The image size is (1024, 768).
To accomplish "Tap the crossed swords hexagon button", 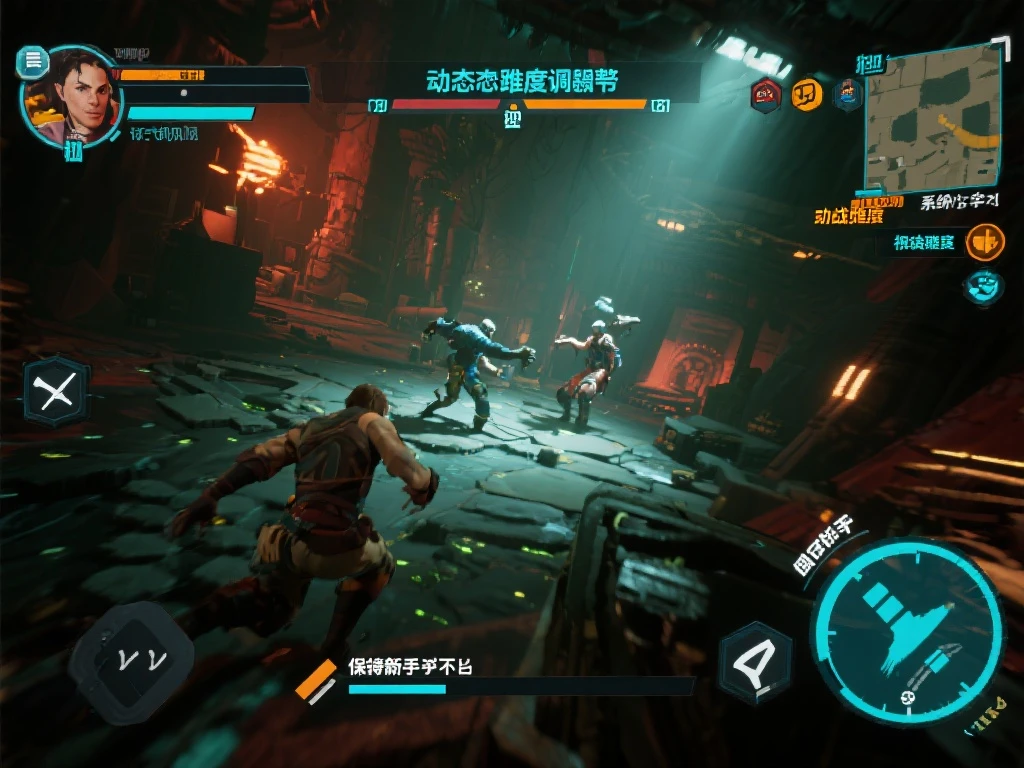I will (x=56, y=391).
